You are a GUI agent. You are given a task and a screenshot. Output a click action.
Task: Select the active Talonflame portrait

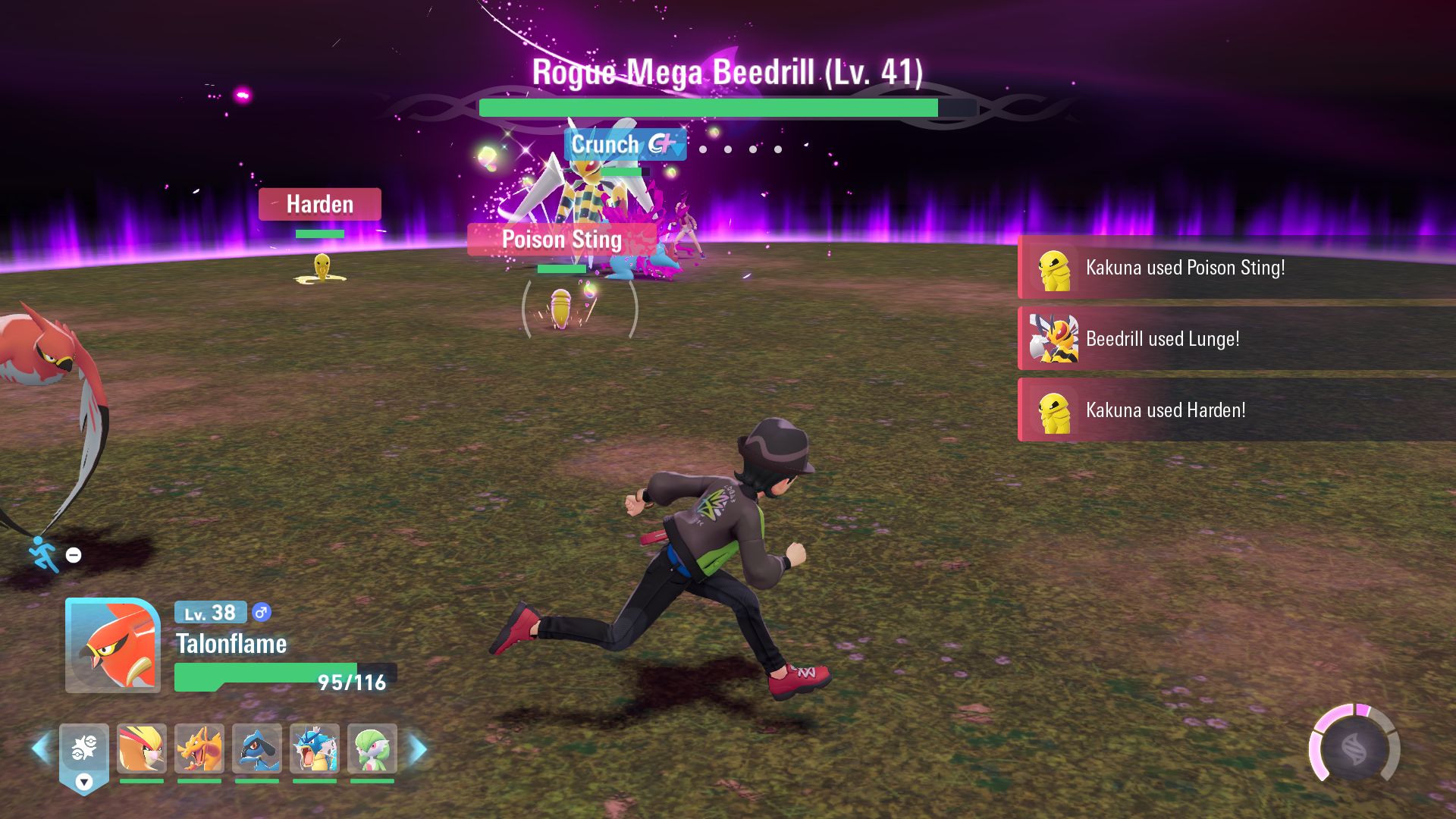click(x=113, y=645)
